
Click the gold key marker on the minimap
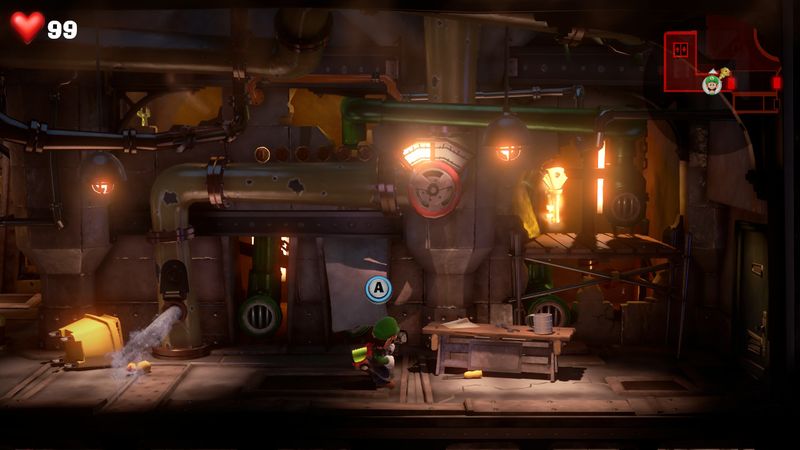click(724, 73)
